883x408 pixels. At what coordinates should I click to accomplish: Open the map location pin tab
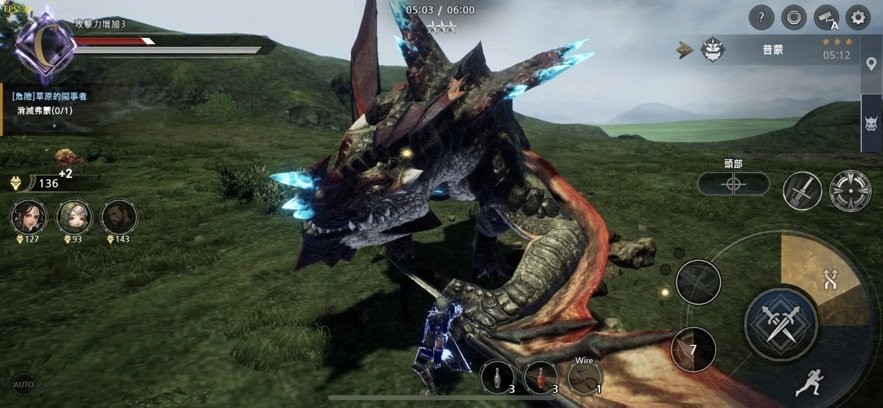871,65
